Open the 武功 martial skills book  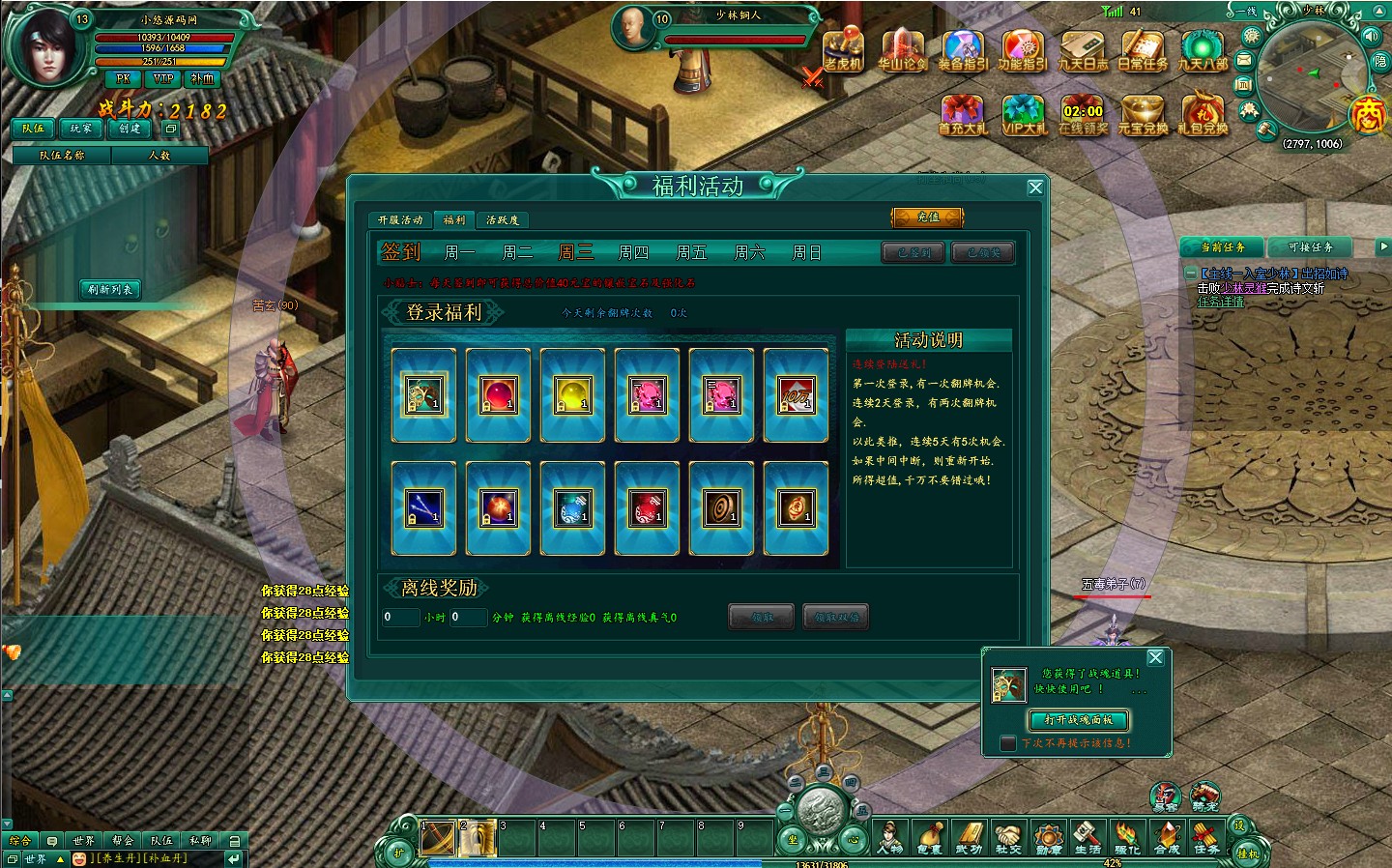969,836
